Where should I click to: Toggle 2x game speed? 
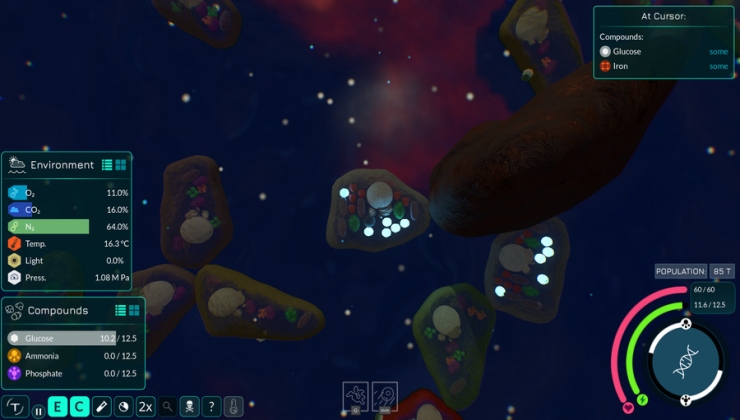click(145, 407)
